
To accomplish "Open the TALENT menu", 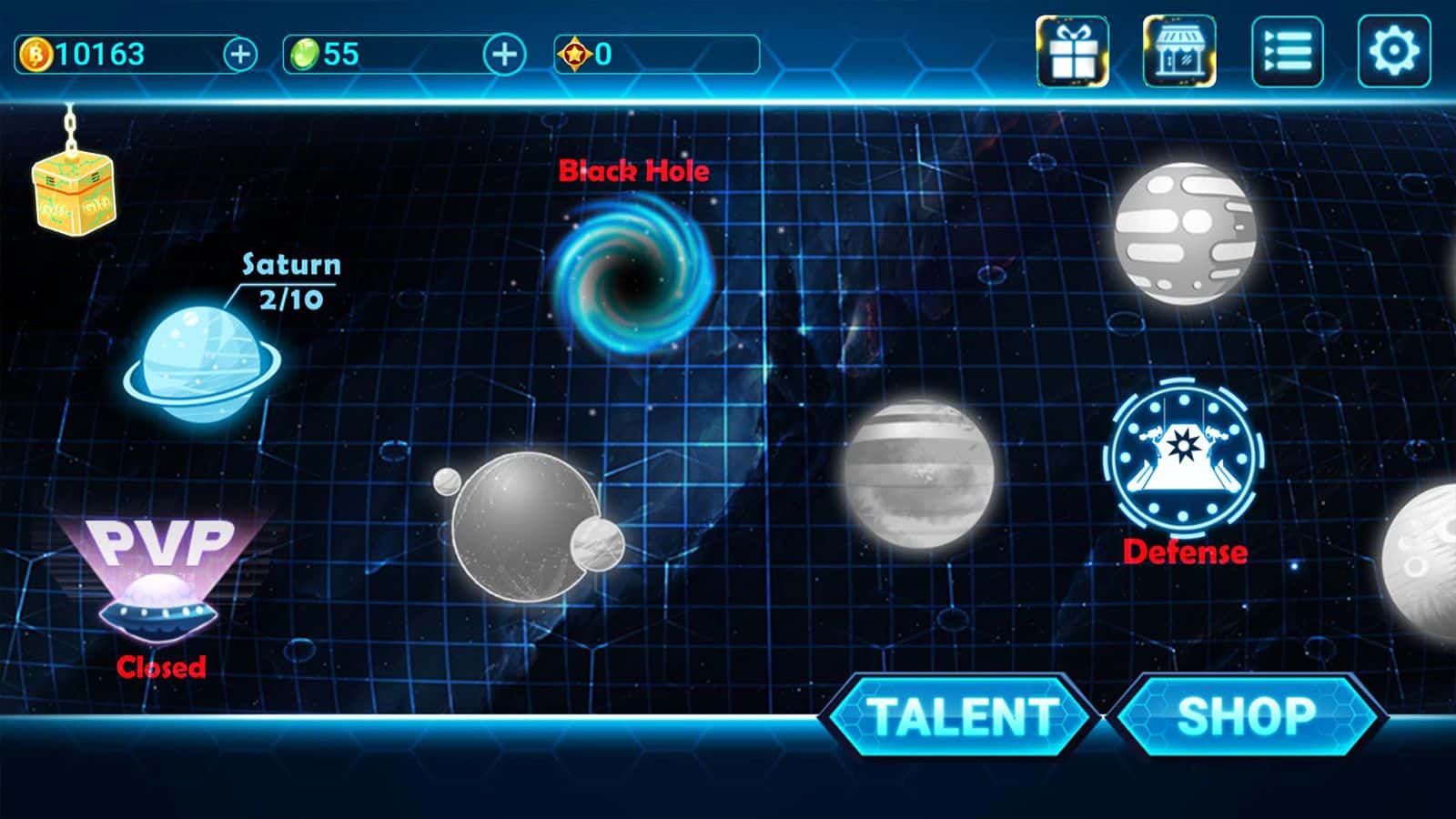I will pos(959,716).
